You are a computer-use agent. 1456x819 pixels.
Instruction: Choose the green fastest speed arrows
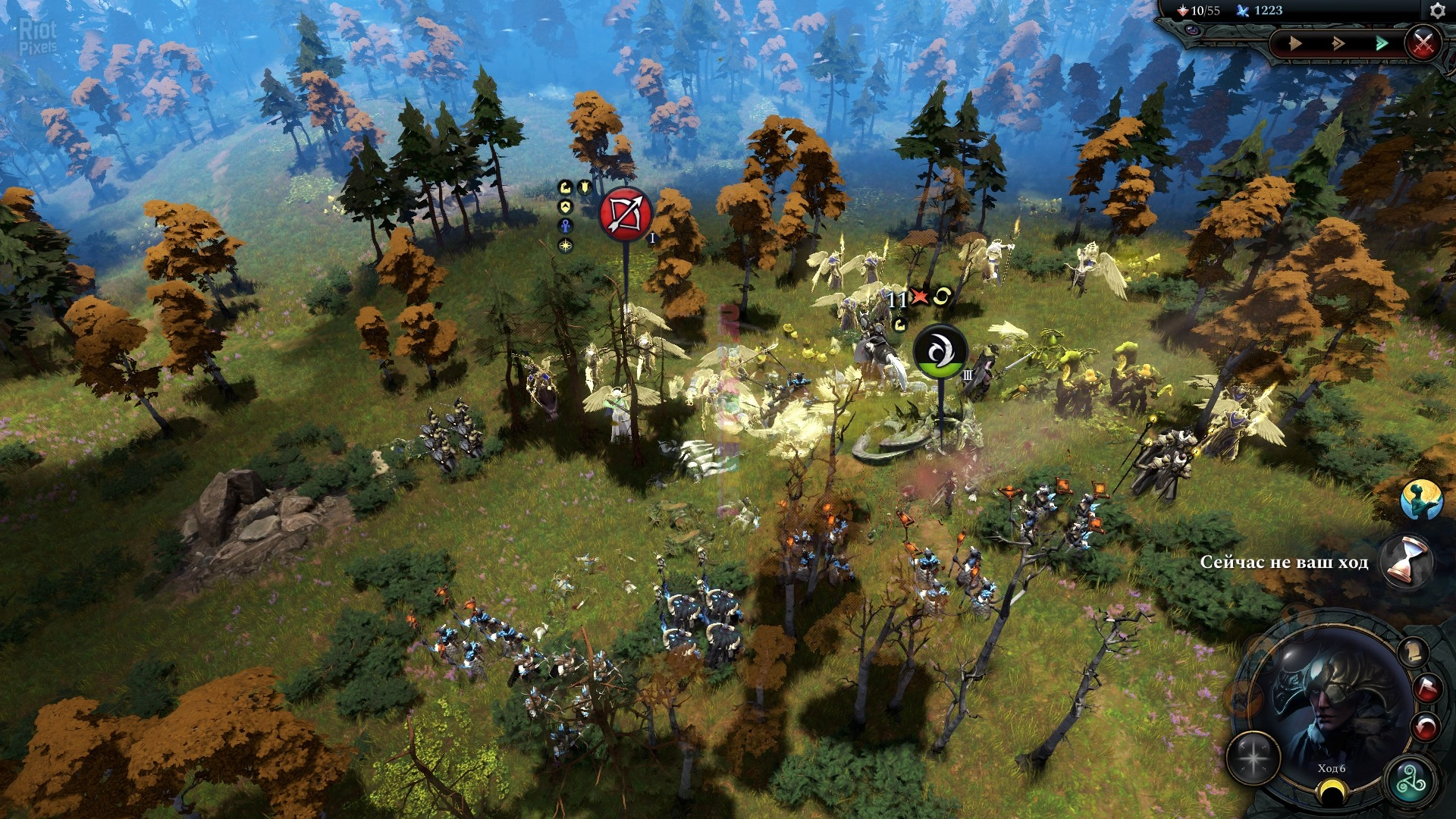(1382, 44)
